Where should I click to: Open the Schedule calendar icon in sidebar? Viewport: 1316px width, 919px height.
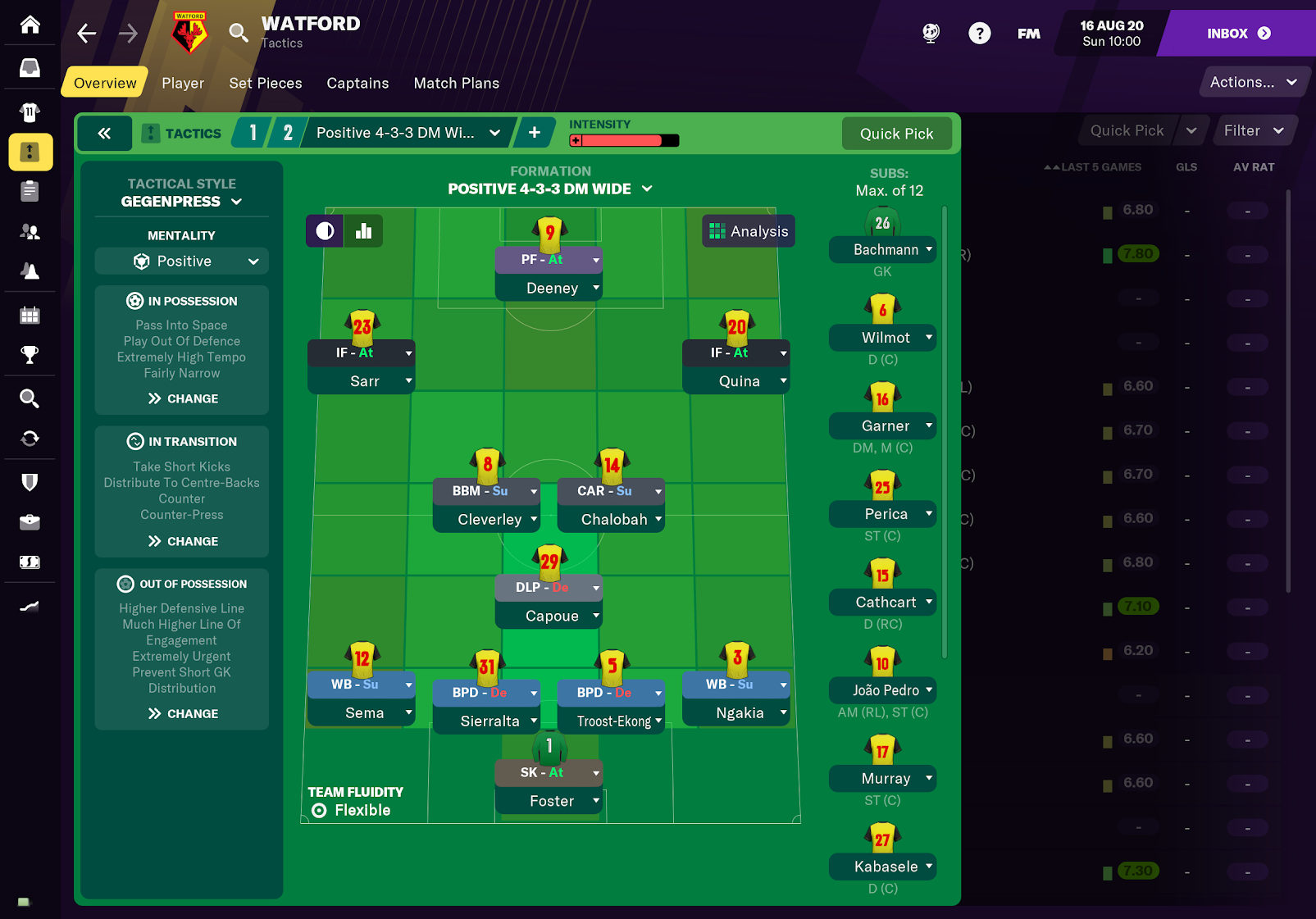click(x=30, y=314)
